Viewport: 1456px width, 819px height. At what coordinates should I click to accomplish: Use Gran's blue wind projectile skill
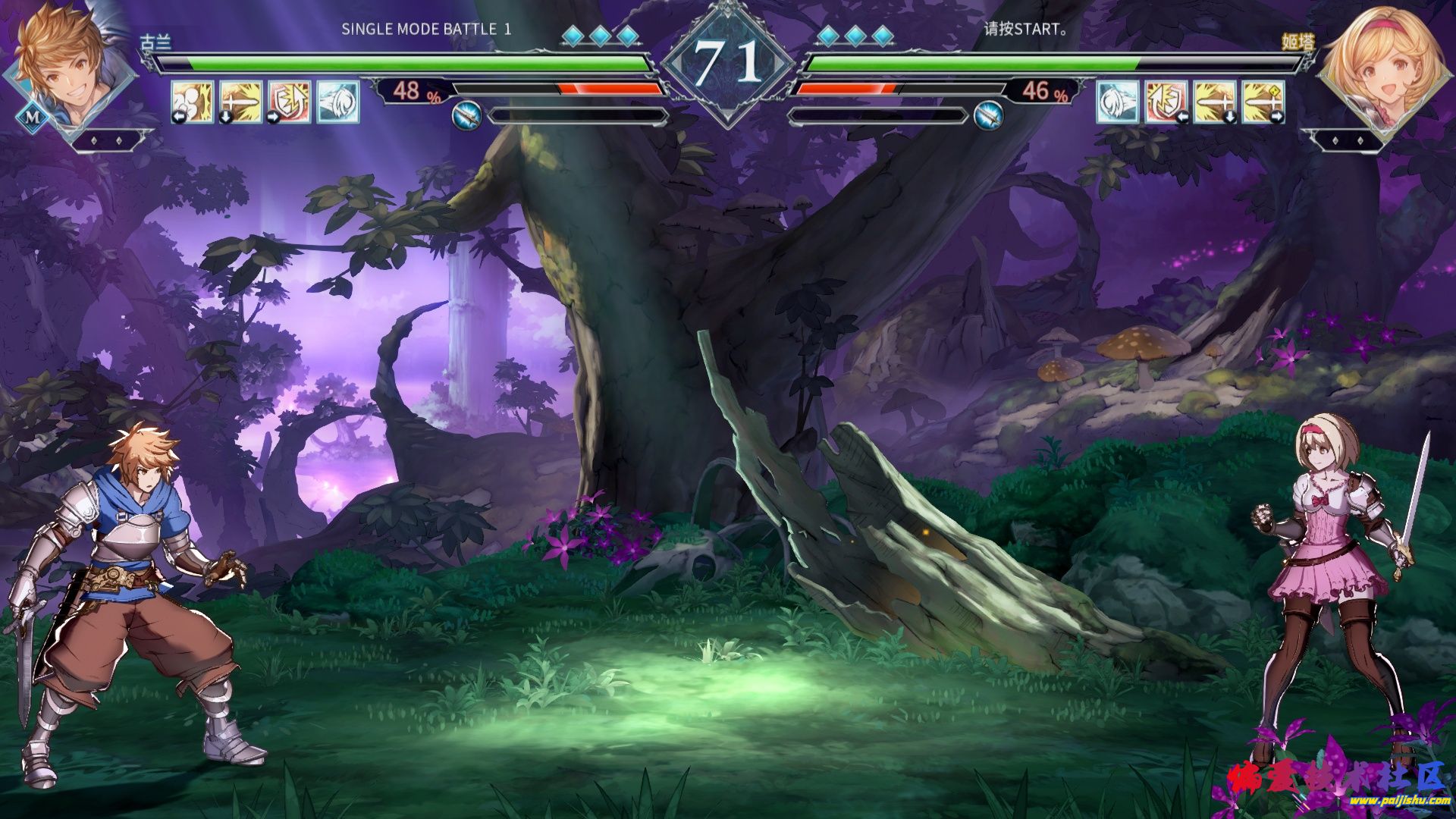[338, 102]
